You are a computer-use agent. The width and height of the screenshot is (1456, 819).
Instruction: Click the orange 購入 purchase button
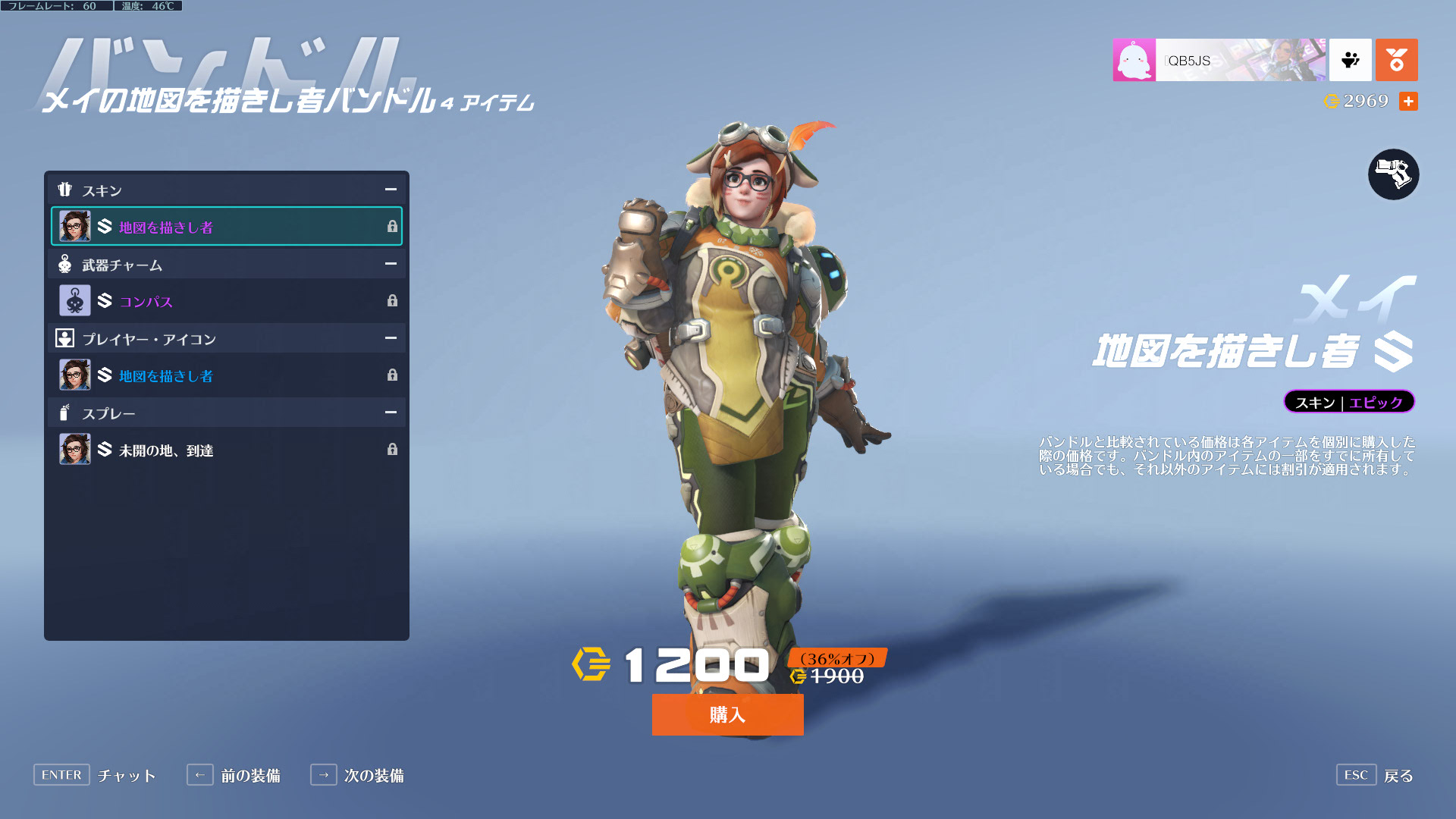pyautogui.click(x=727, y=714)
